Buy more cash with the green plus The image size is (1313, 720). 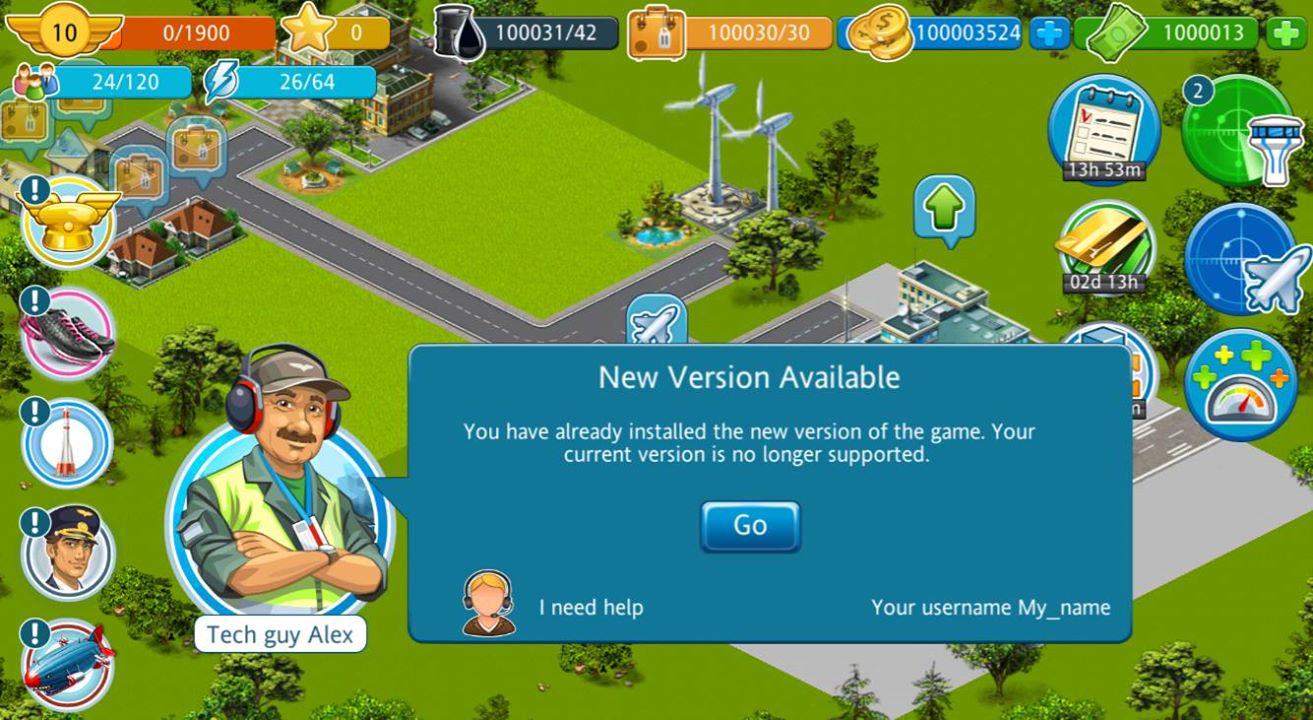pyautogui.click(x=1286, y=33)
